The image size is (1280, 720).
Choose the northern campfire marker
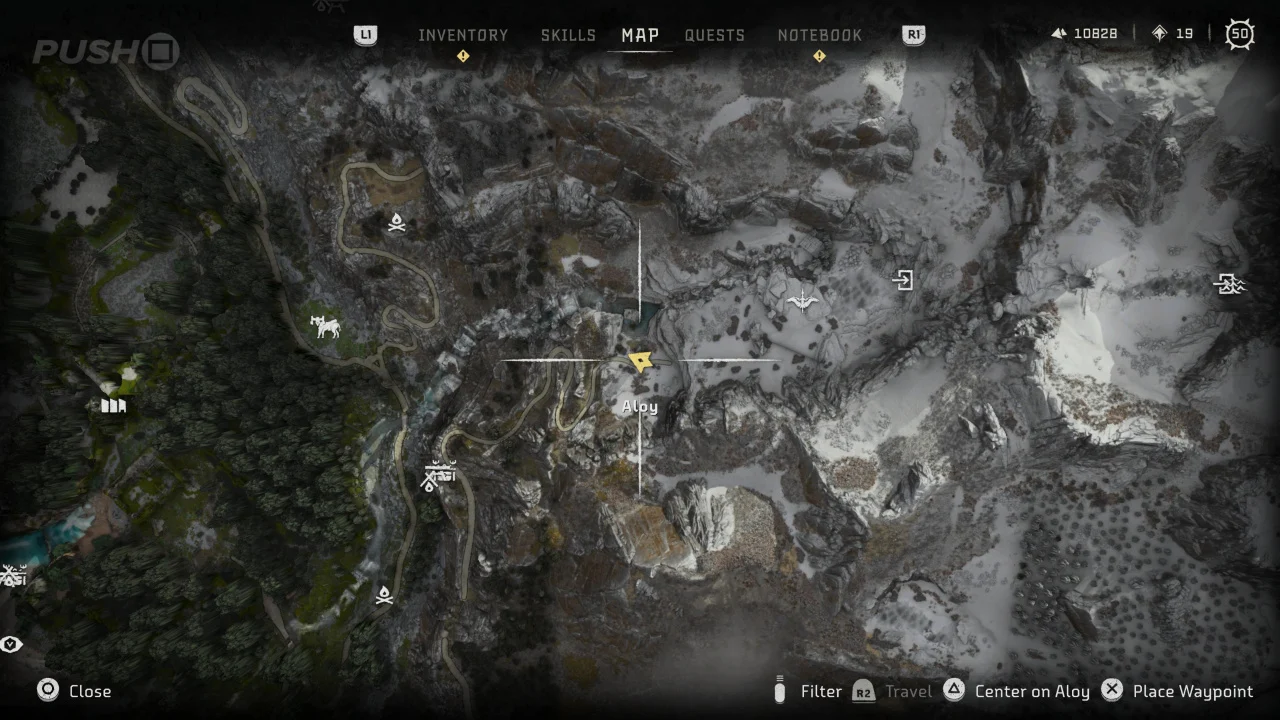[397, 223]
